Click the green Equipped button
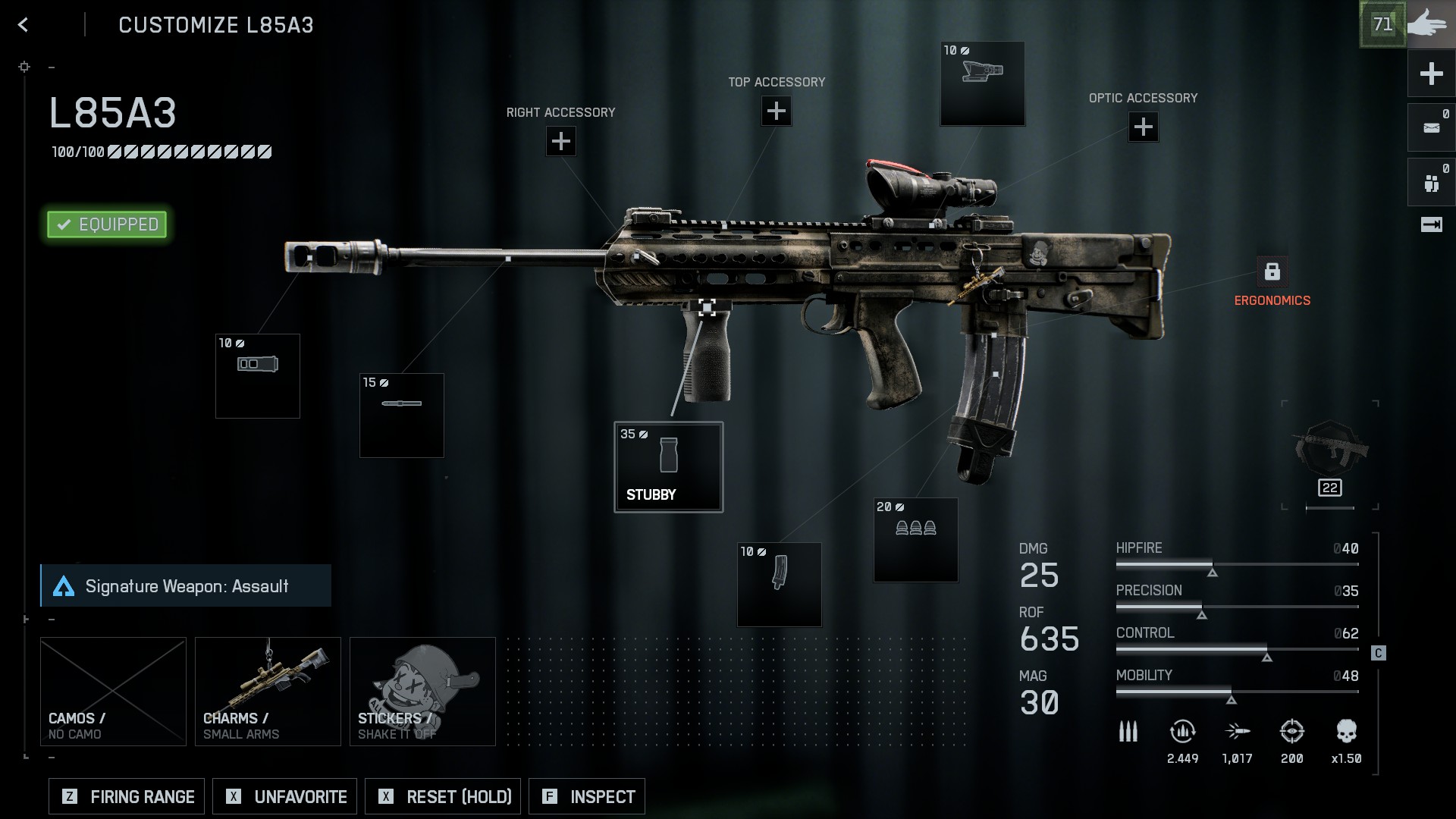1456x819 pixels. (x=107, y=224)
